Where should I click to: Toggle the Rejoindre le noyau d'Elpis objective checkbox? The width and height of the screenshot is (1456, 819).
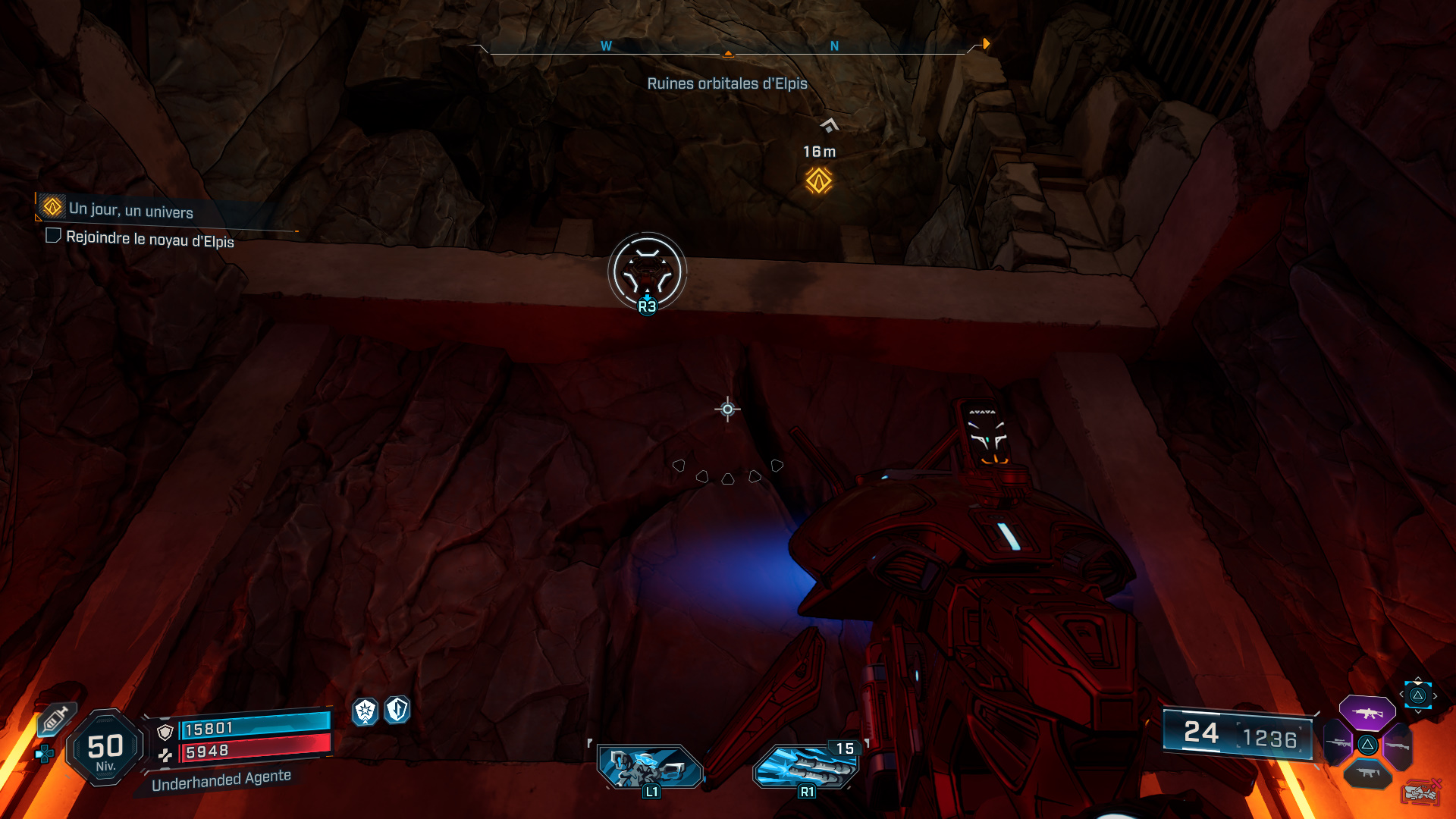click(53, 237)
